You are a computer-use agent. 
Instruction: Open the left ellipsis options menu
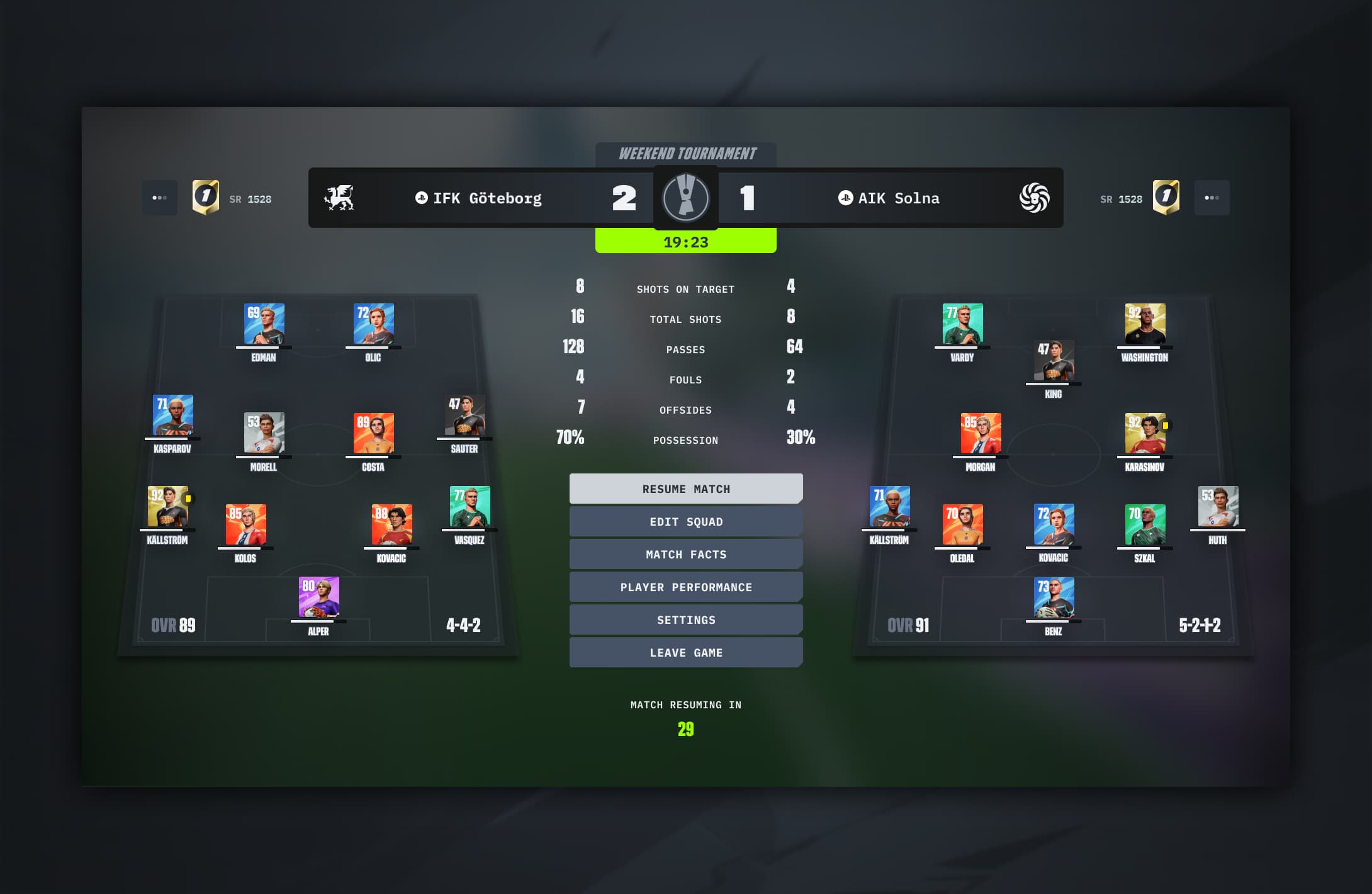point(160,198)
